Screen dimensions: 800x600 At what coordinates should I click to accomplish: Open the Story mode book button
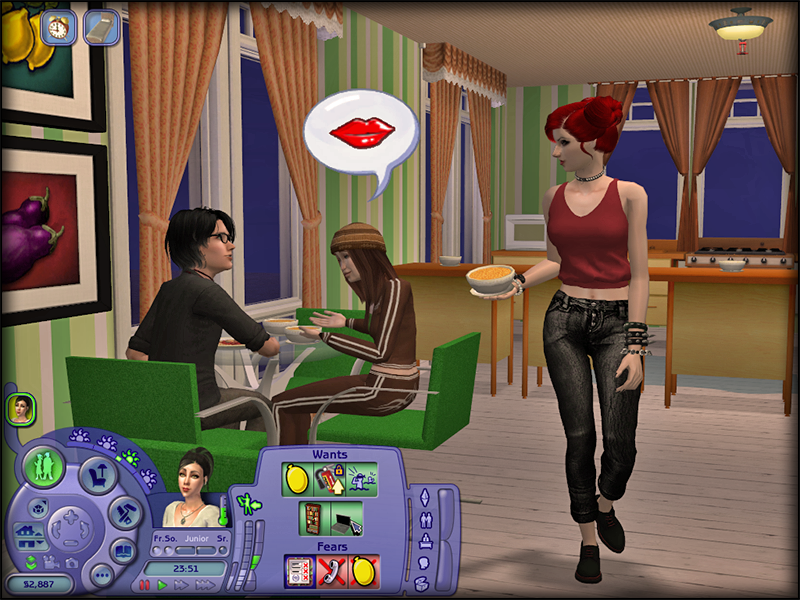click(122, 551)
